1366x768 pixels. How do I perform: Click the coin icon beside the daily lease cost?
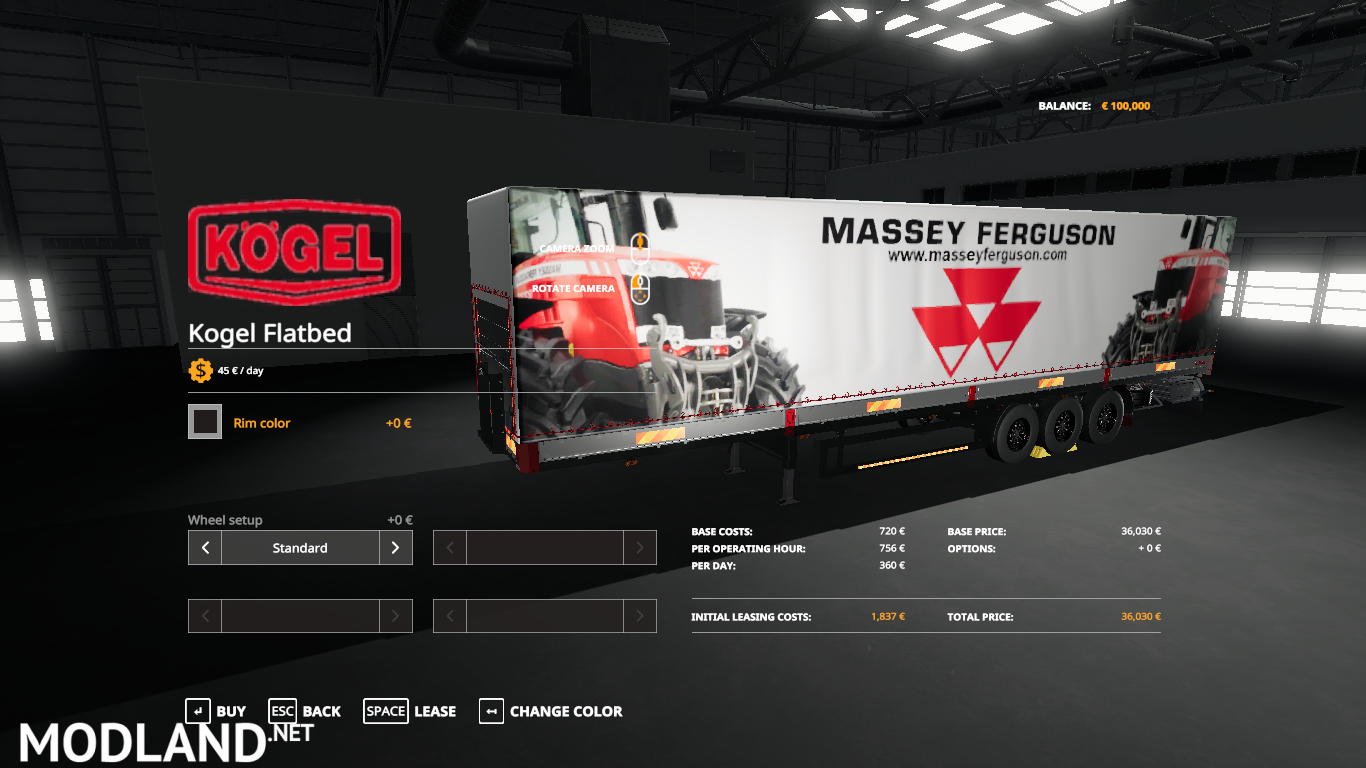tap(200, 369)
